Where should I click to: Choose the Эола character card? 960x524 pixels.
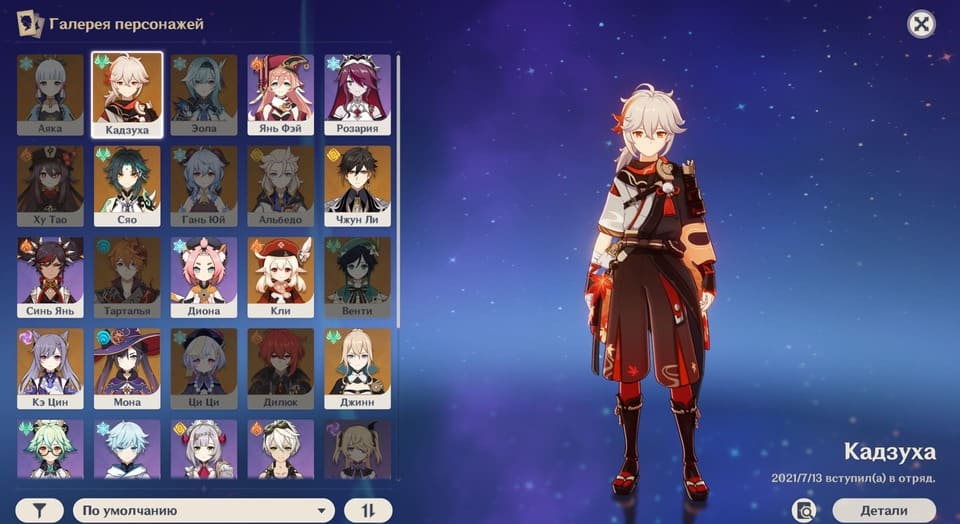point(204,95)
